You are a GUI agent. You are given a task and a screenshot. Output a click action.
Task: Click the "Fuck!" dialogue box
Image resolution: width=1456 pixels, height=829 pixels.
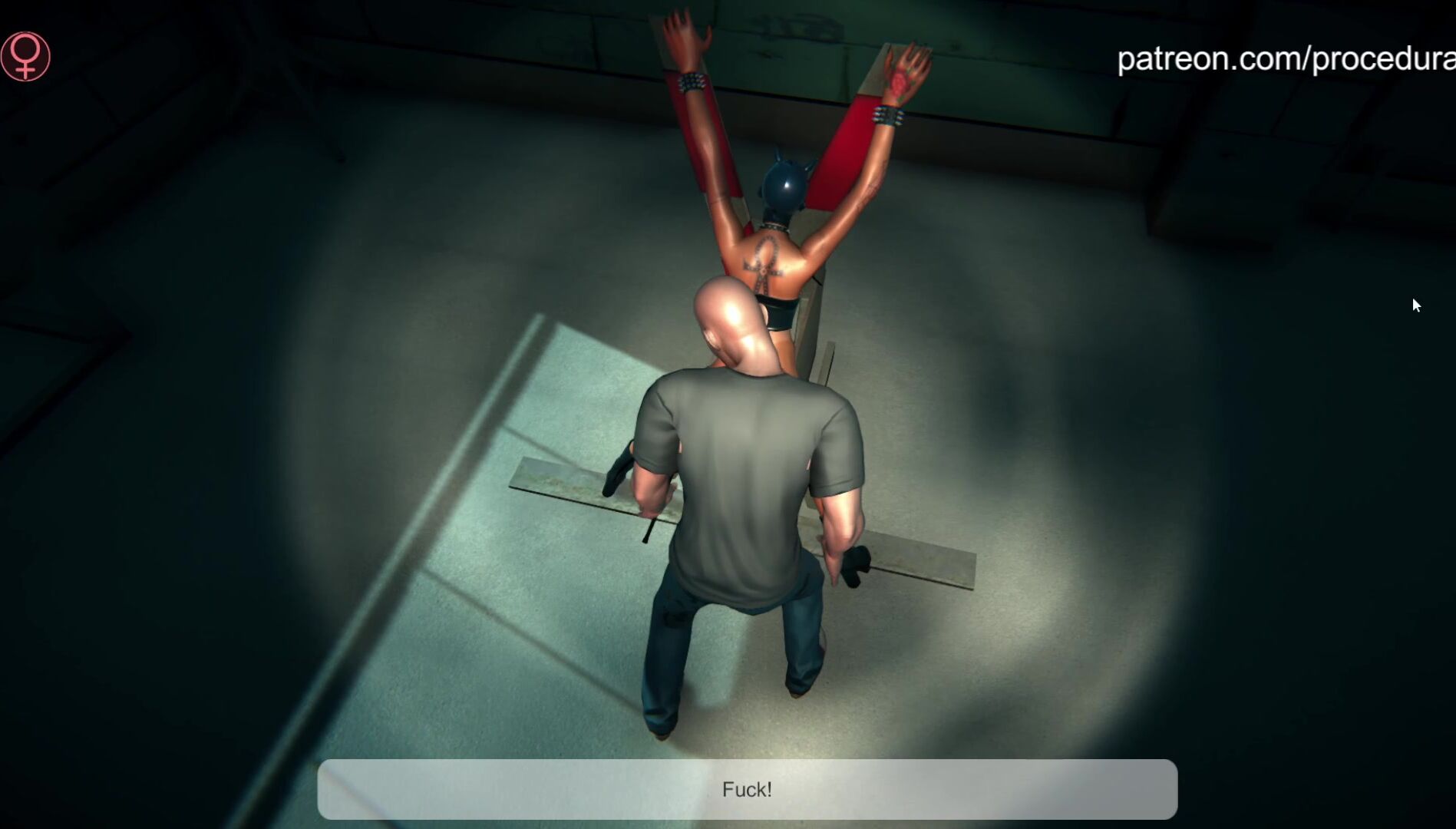click(x=747, y=789)
